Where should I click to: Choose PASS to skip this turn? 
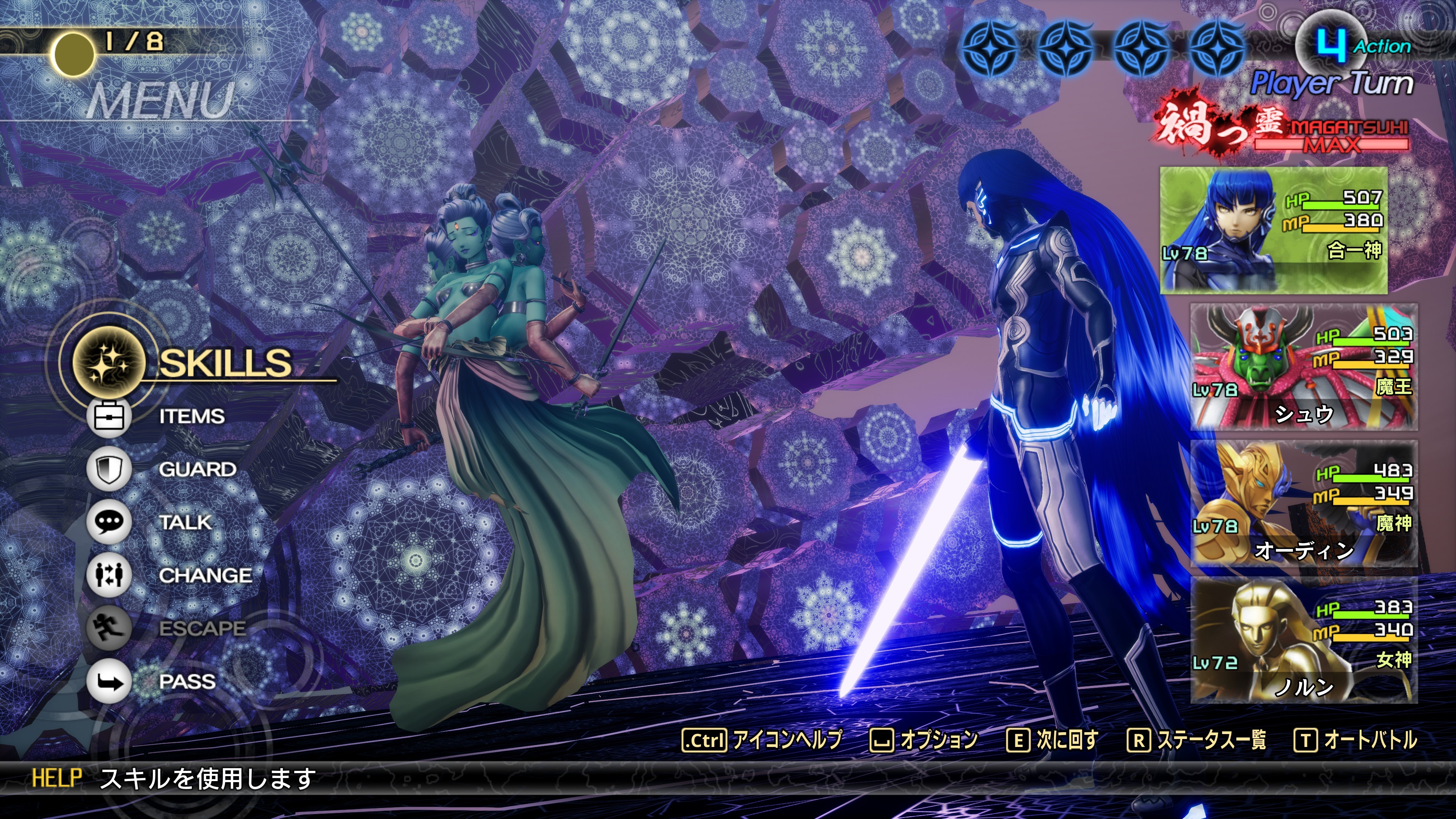(187, 682)
